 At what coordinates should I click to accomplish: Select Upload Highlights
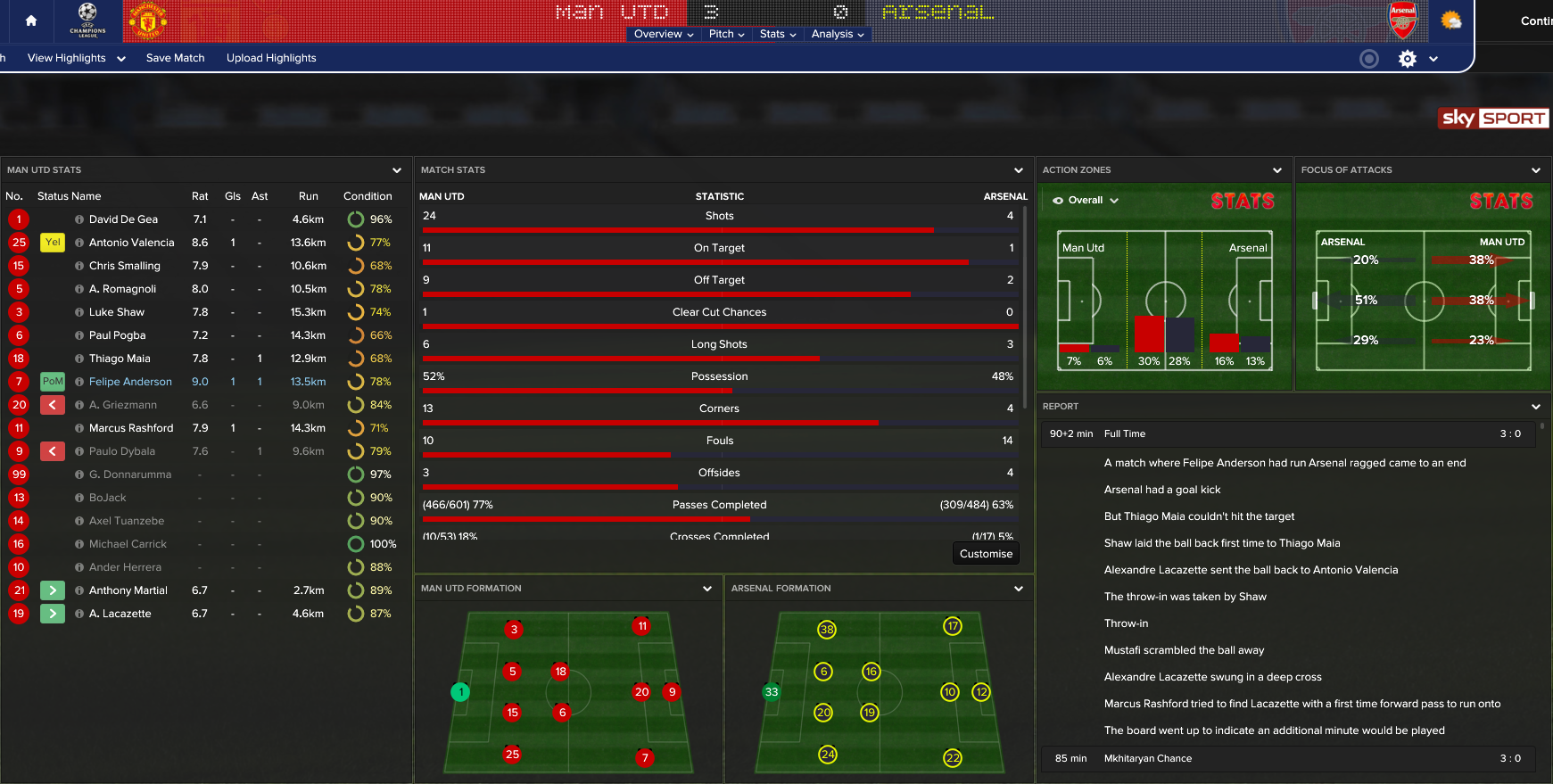pos(270,58)
